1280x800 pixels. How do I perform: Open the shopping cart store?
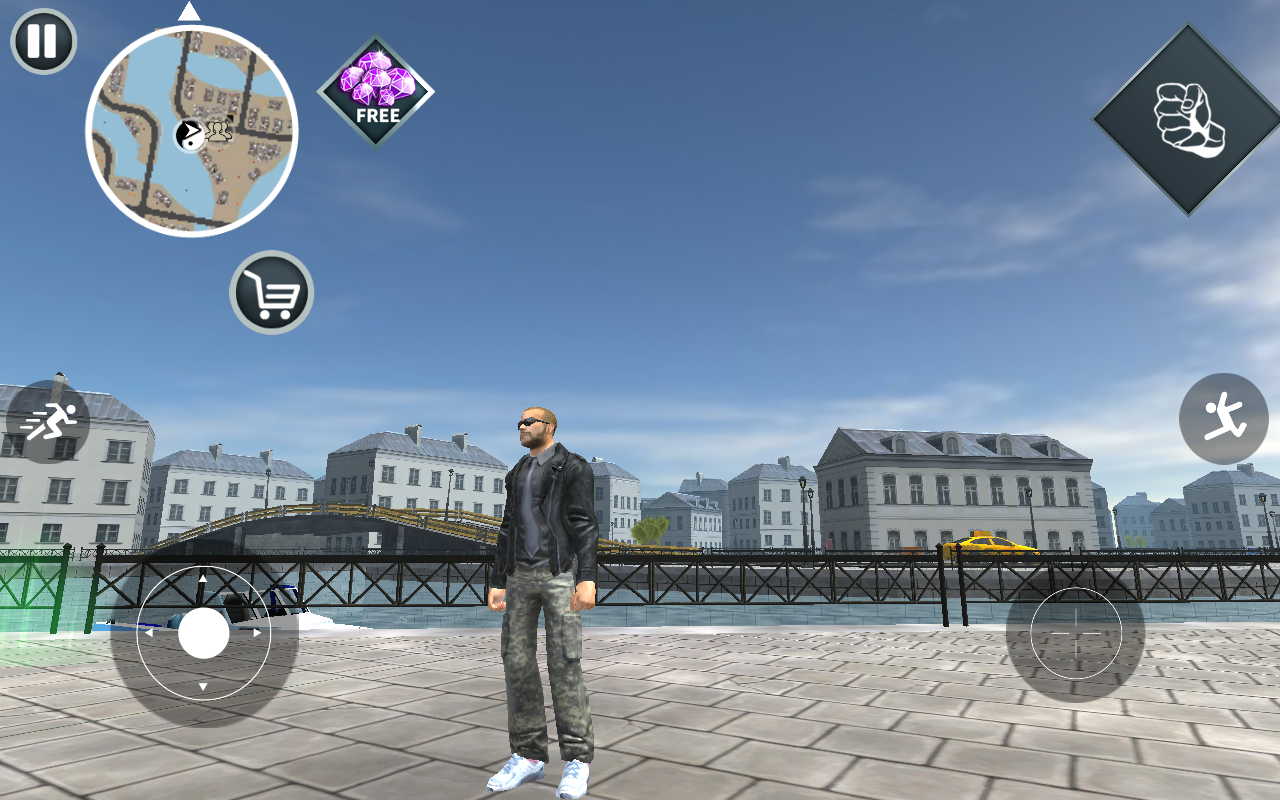click(270, 290)
